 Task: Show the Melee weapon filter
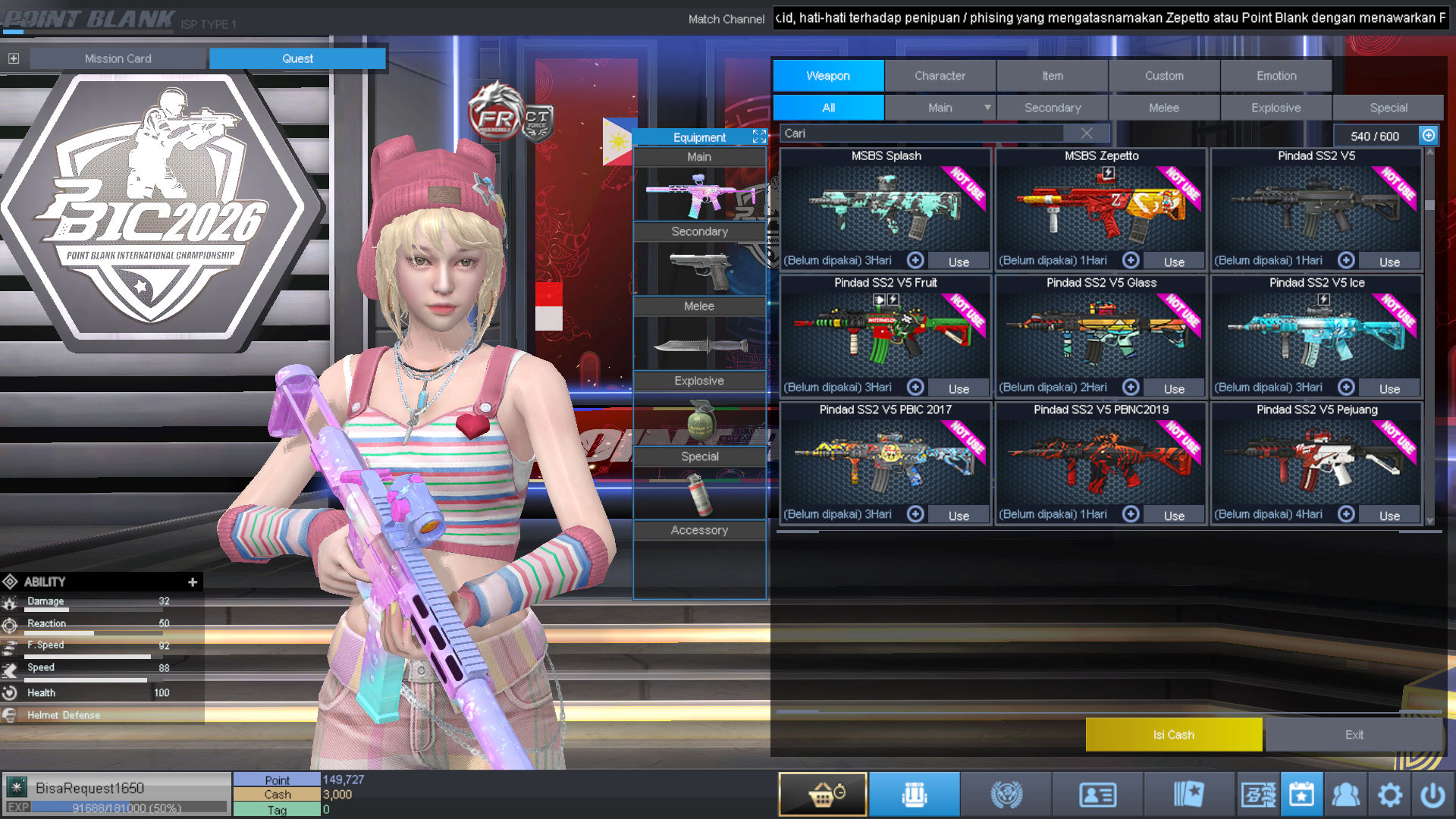coord(1163,108)
